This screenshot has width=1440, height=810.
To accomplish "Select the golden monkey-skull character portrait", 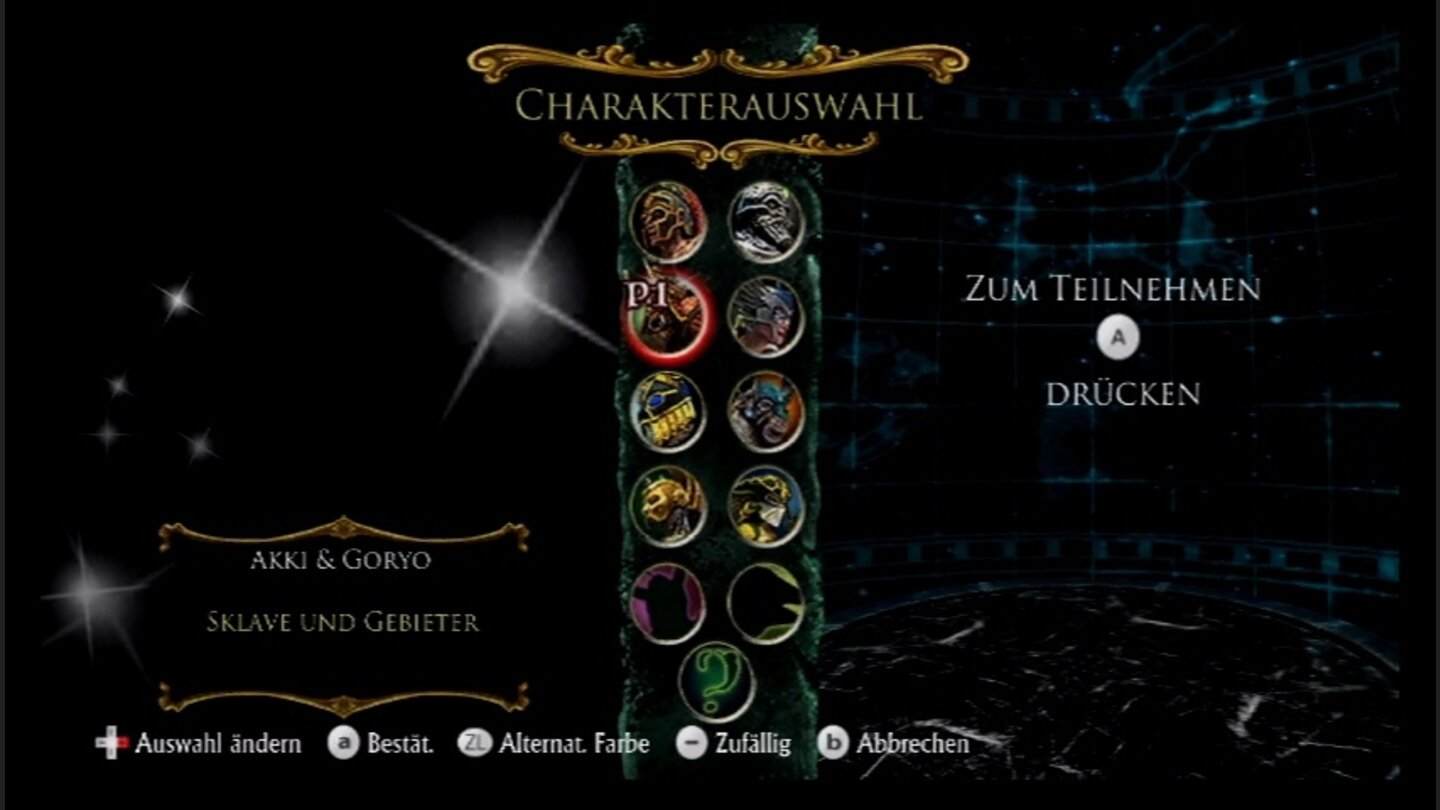I will [x=670, y=502].
